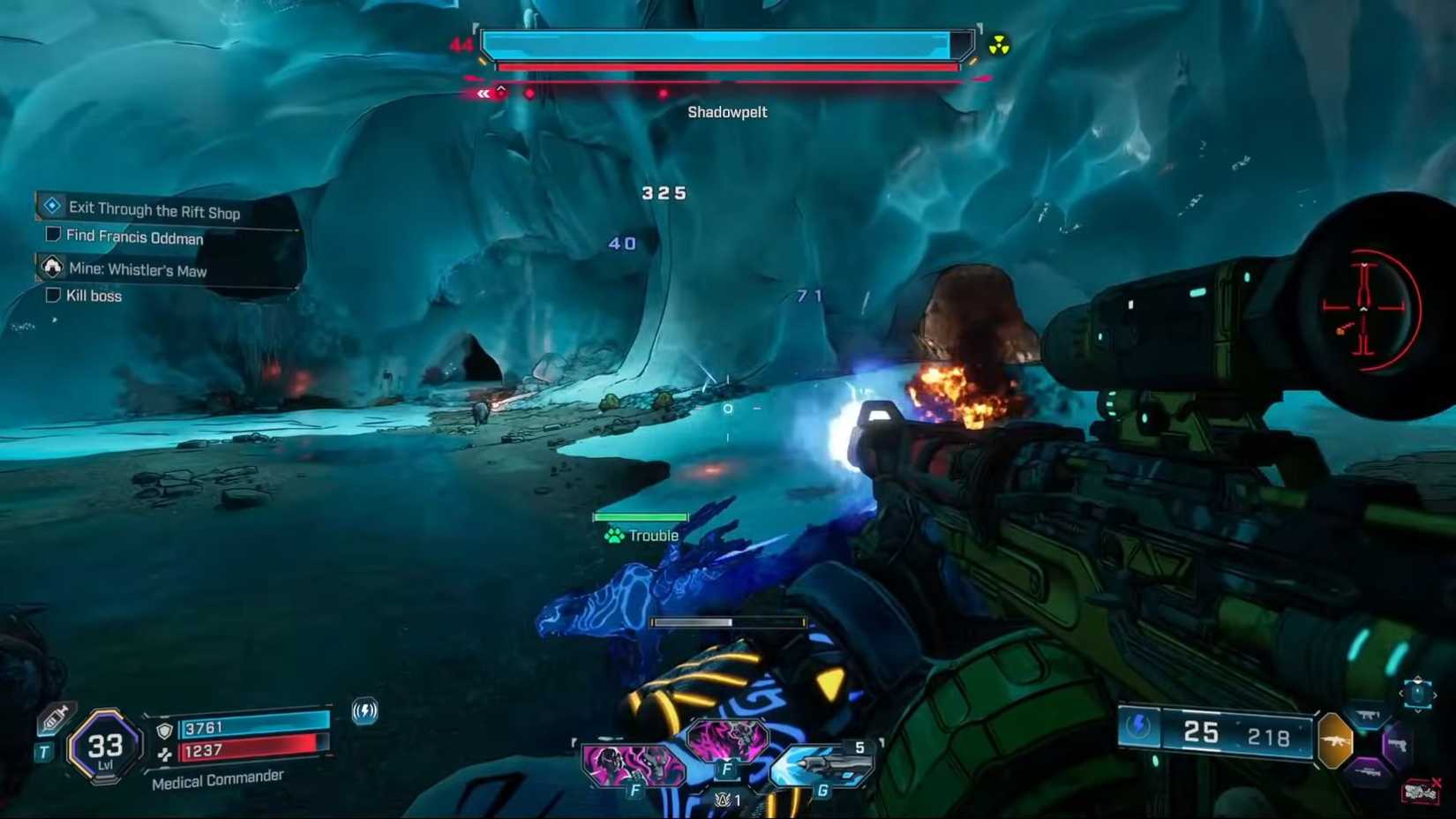Select the purple sniper rifle weapon slot
Image resolution: width=1456 pixels, height=819 pixels.
click(1368, 770)
